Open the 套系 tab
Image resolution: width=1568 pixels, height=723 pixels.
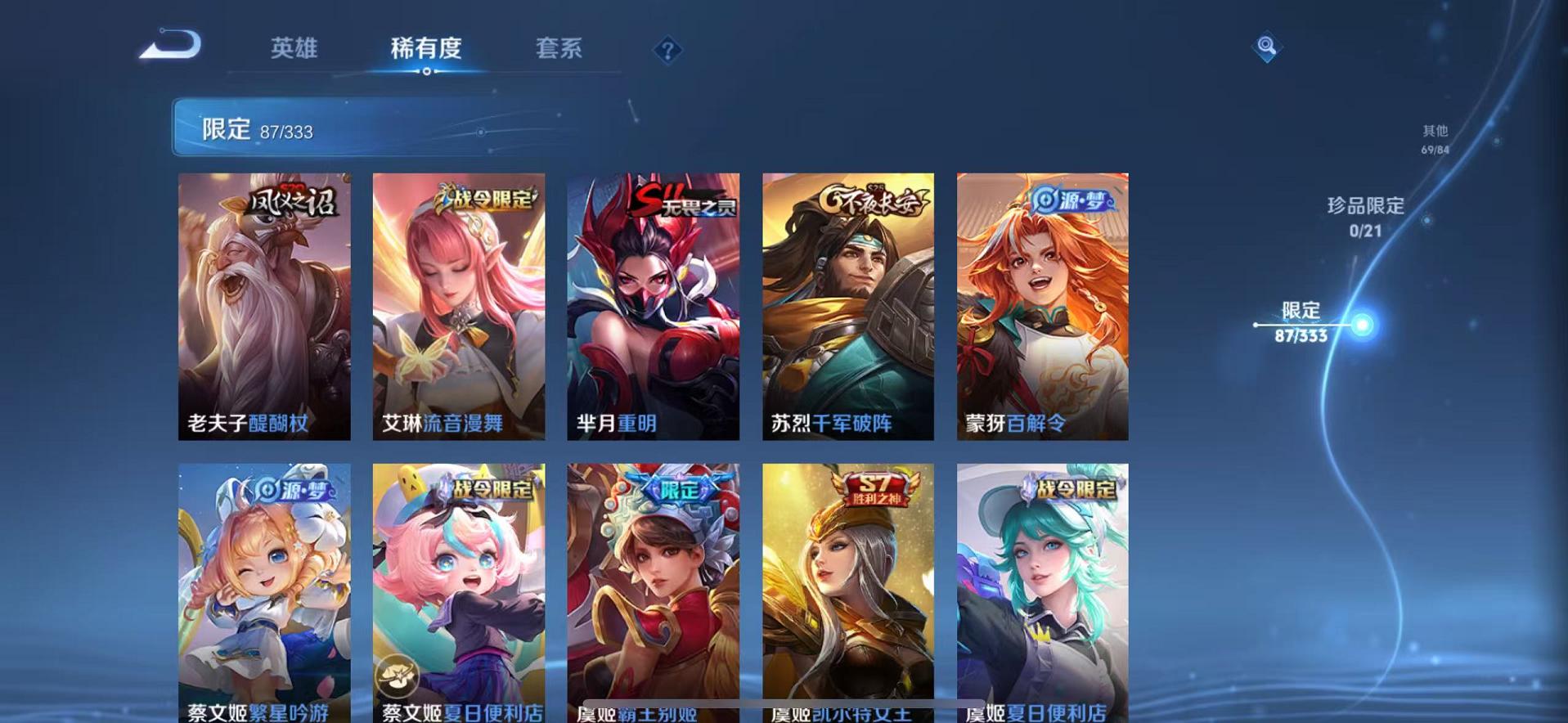pos(559,49)
